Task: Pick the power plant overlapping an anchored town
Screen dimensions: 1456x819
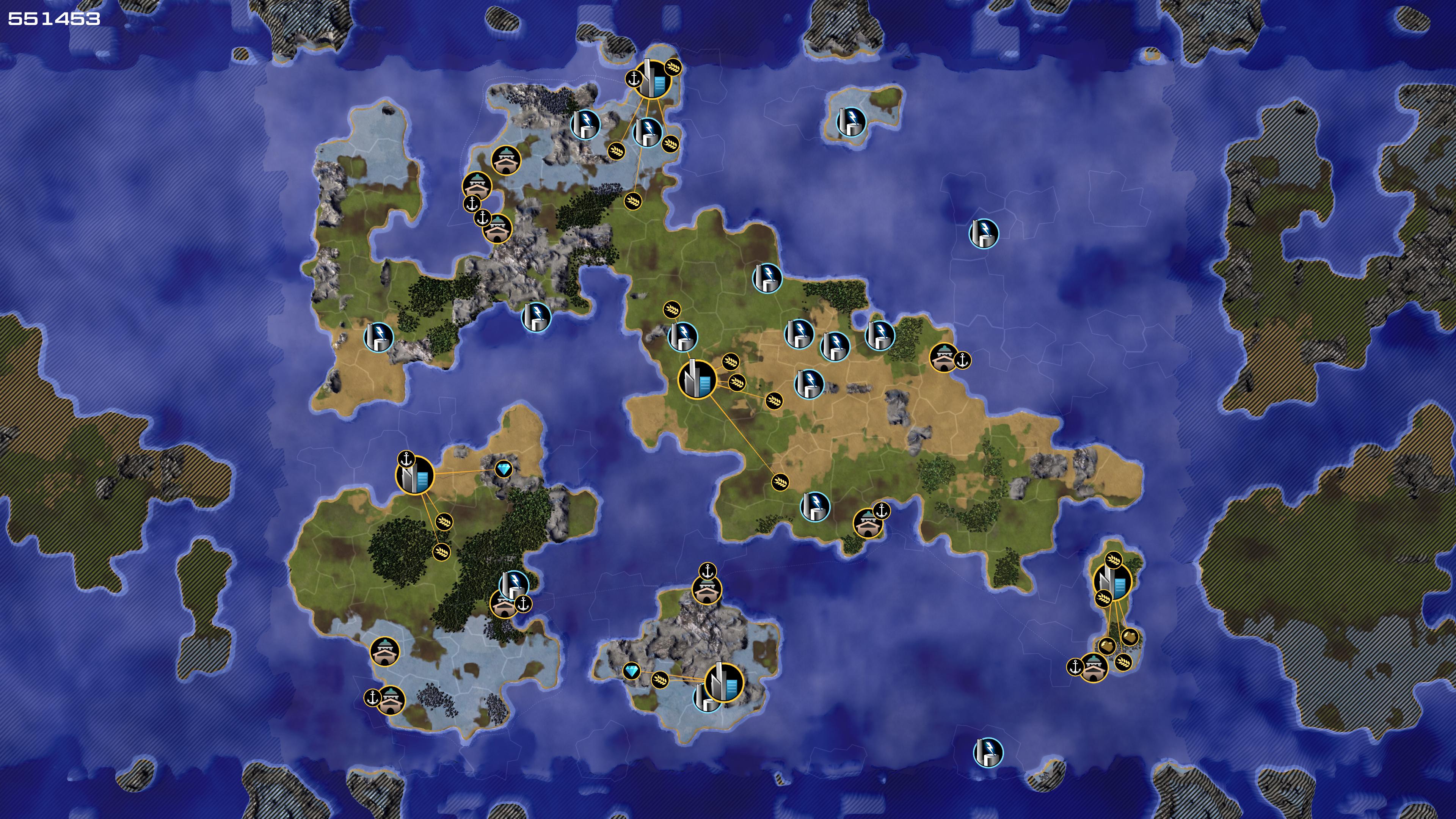Action: click(515, 583)
